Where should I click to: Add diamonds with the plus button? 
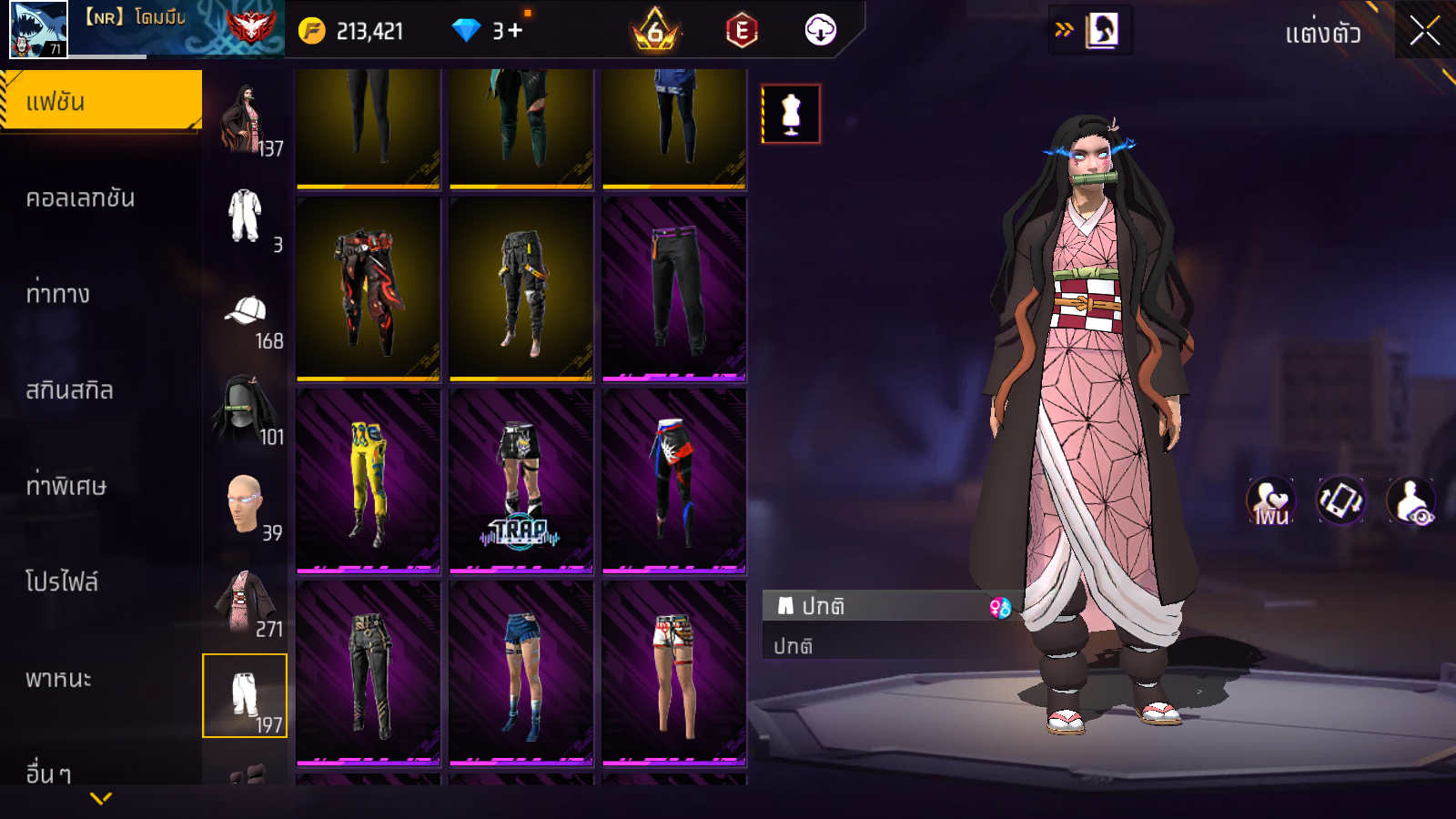tap(515, 31)
